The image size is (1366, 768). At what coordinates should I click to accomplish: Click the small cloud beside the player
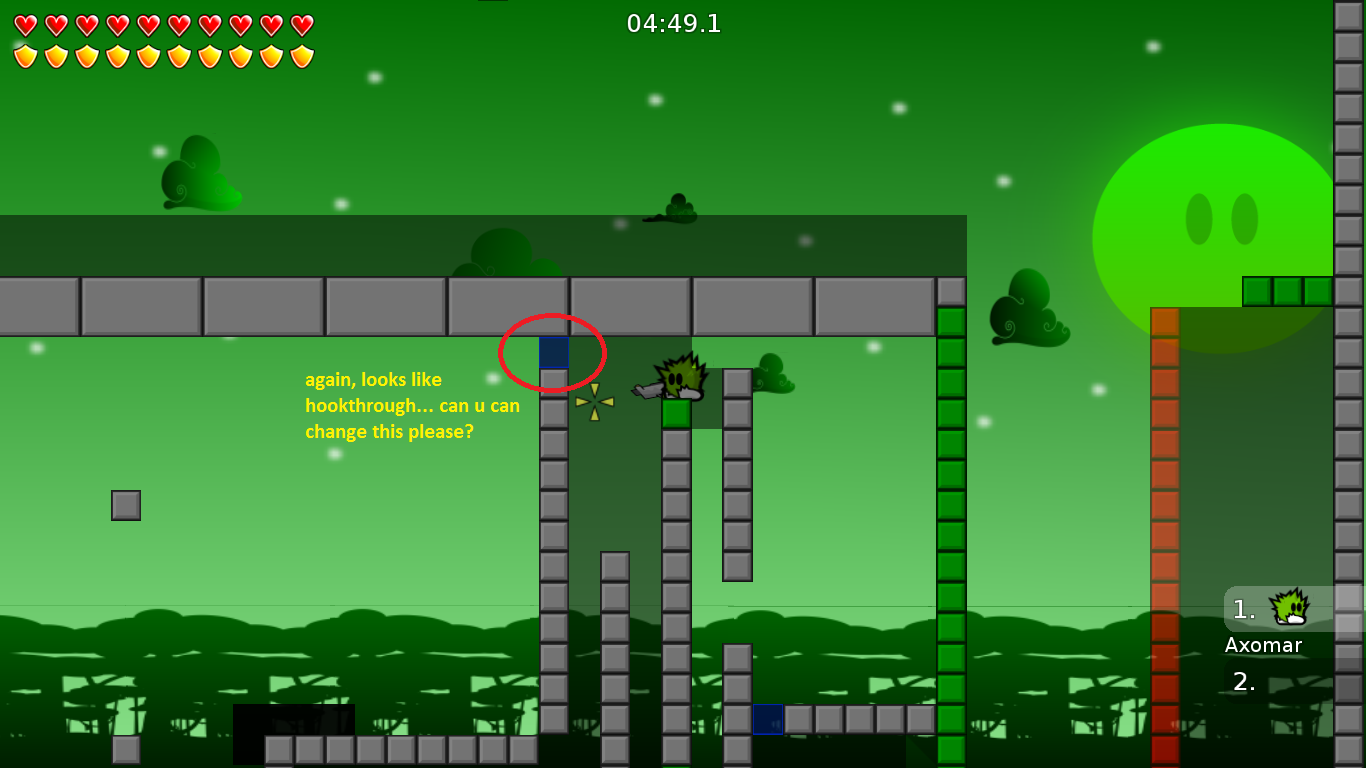(x=772, y=377)
